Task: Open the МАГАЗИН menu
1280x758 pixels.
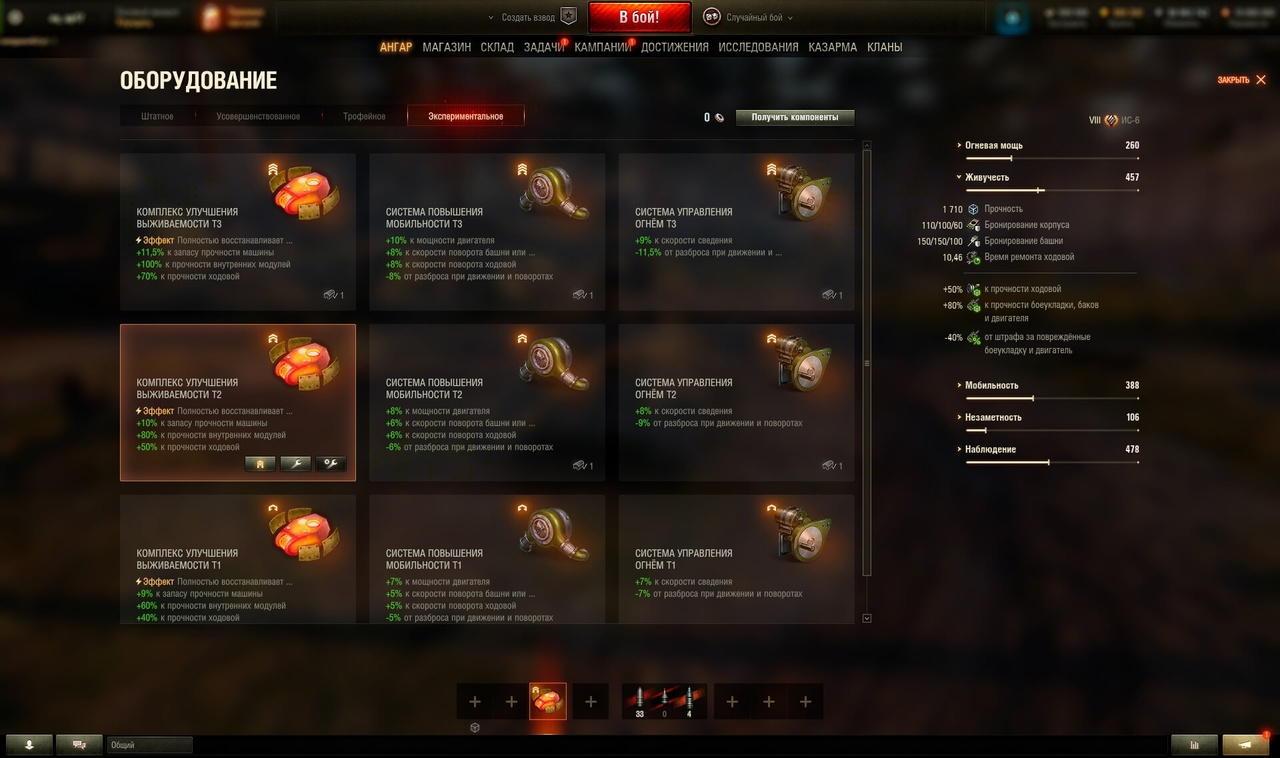Action: 446,47
